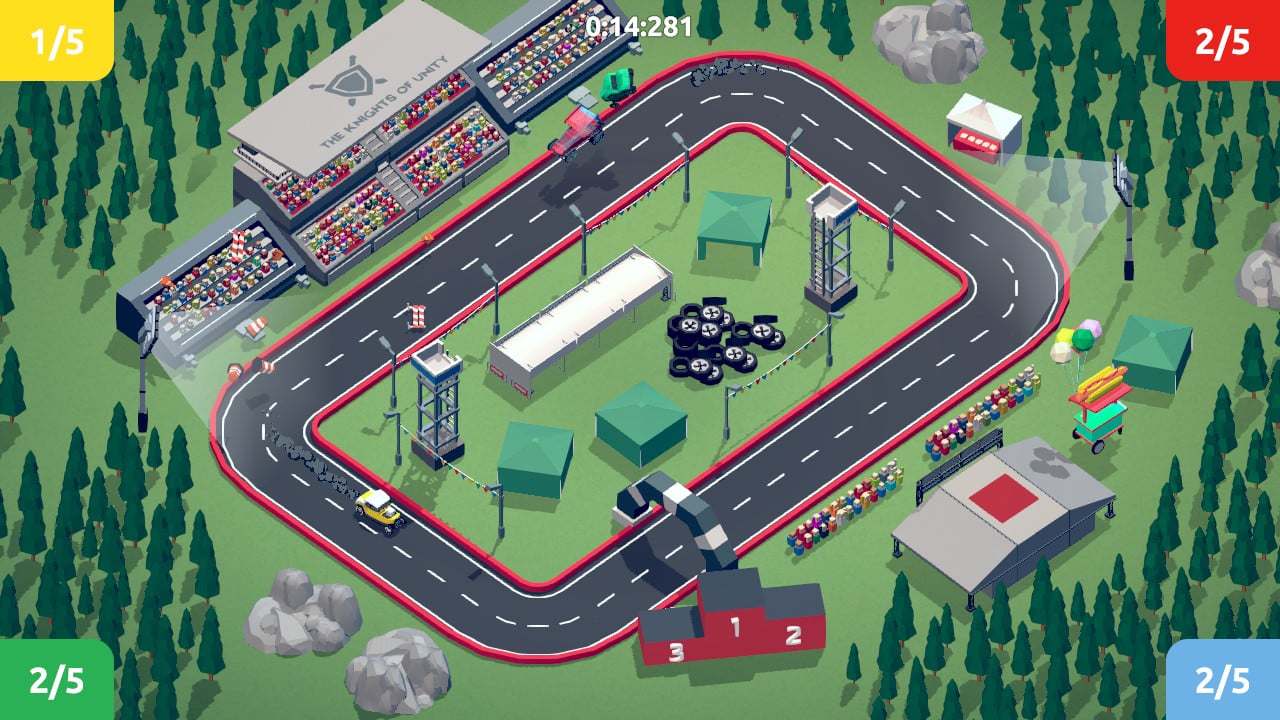The image size is (1280, 720).
Task: Click the pile of spare tires
Action: pos(715,340)
